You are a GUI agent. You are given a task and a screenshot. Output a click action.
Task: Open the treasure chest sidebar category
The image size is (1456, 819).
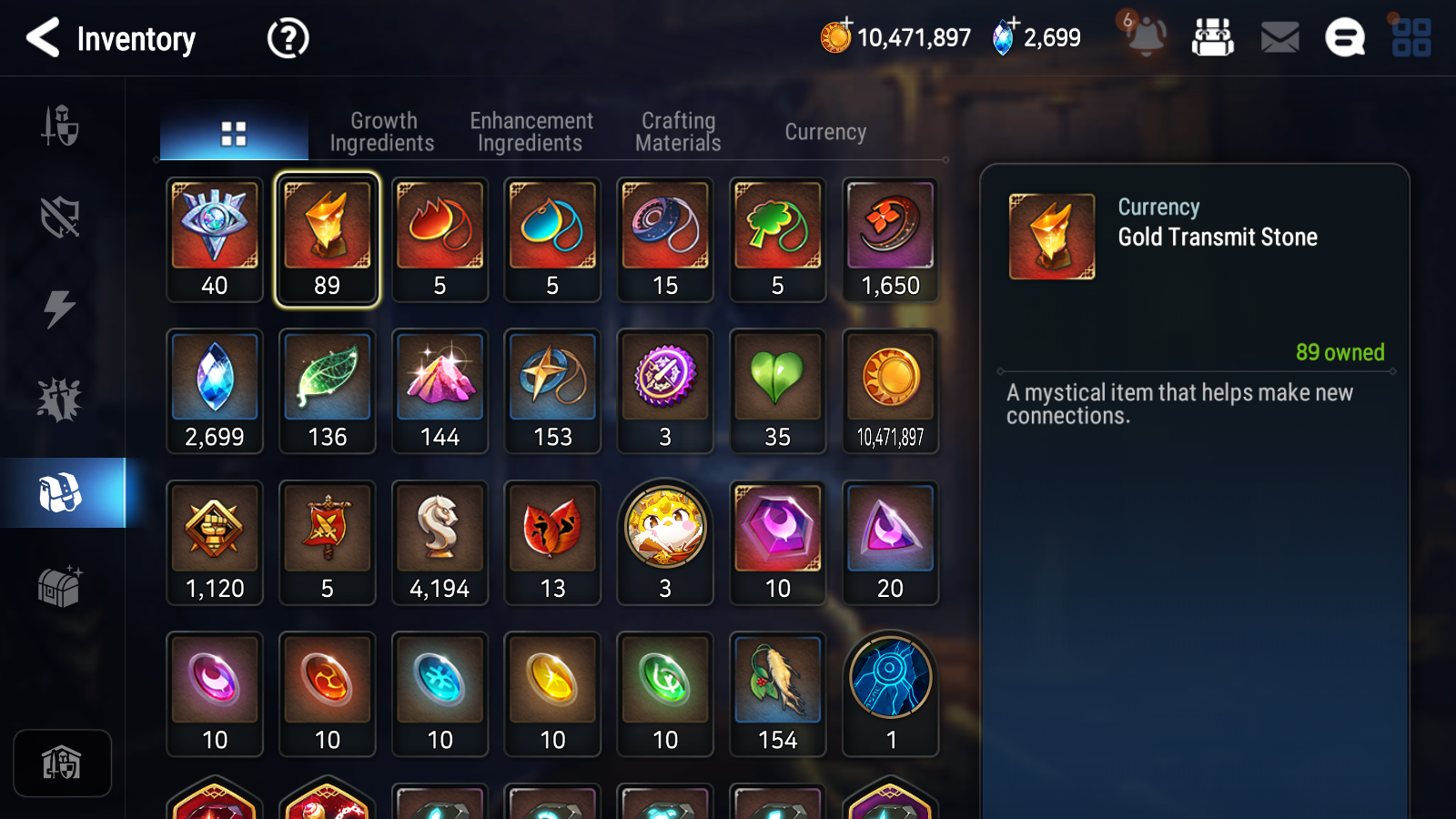(x=60, y=586)
